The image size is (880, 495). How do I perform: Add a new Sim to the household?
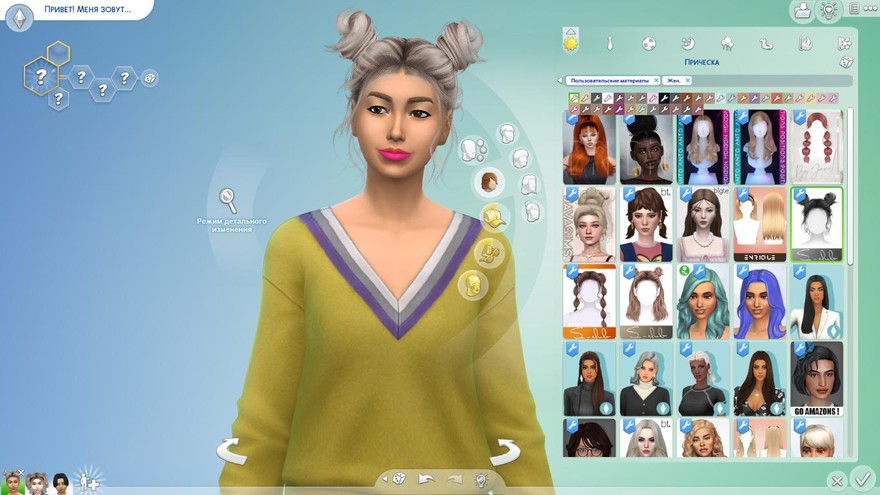[88, 481]
